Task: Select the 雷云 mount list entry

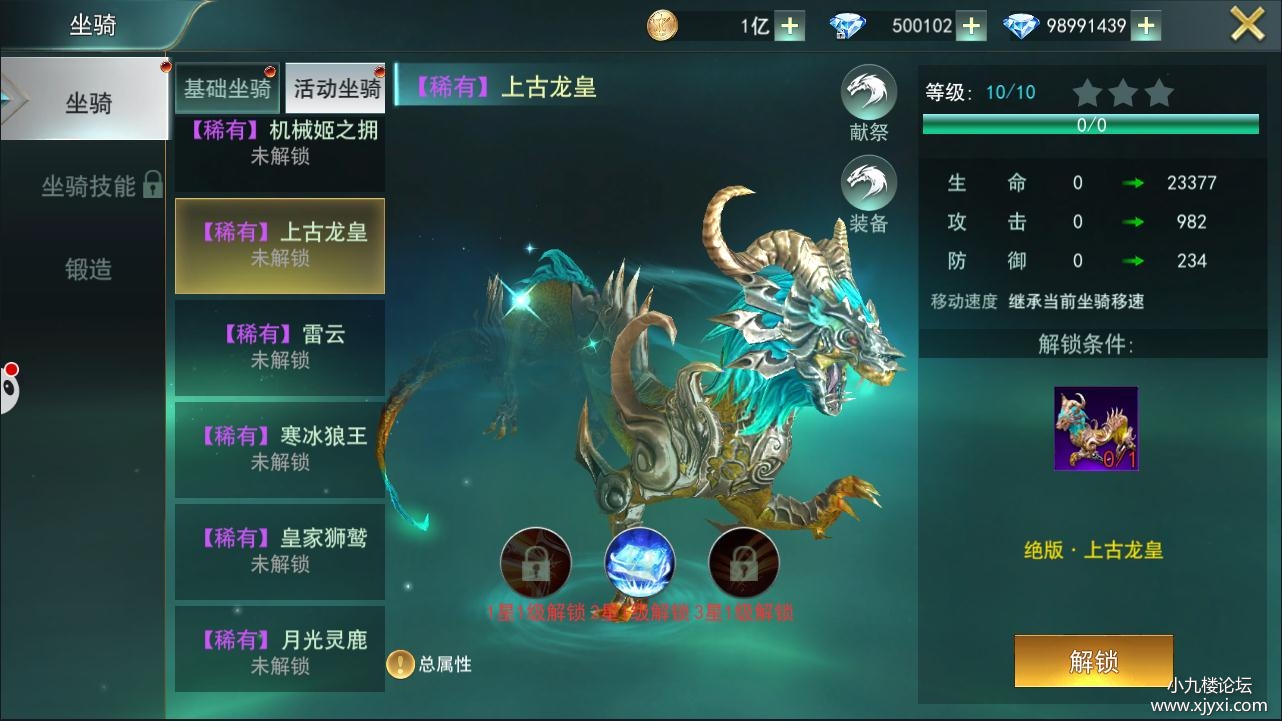Action: [280, 348]
